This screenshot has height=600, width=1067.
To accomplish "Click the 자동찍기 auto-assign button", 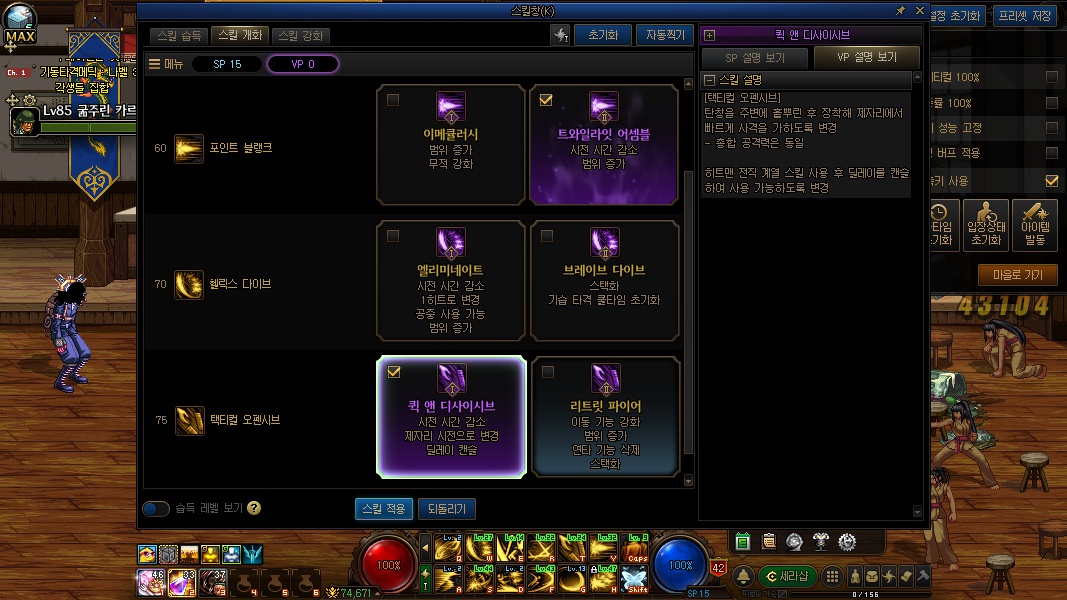I will pos(664,35).
